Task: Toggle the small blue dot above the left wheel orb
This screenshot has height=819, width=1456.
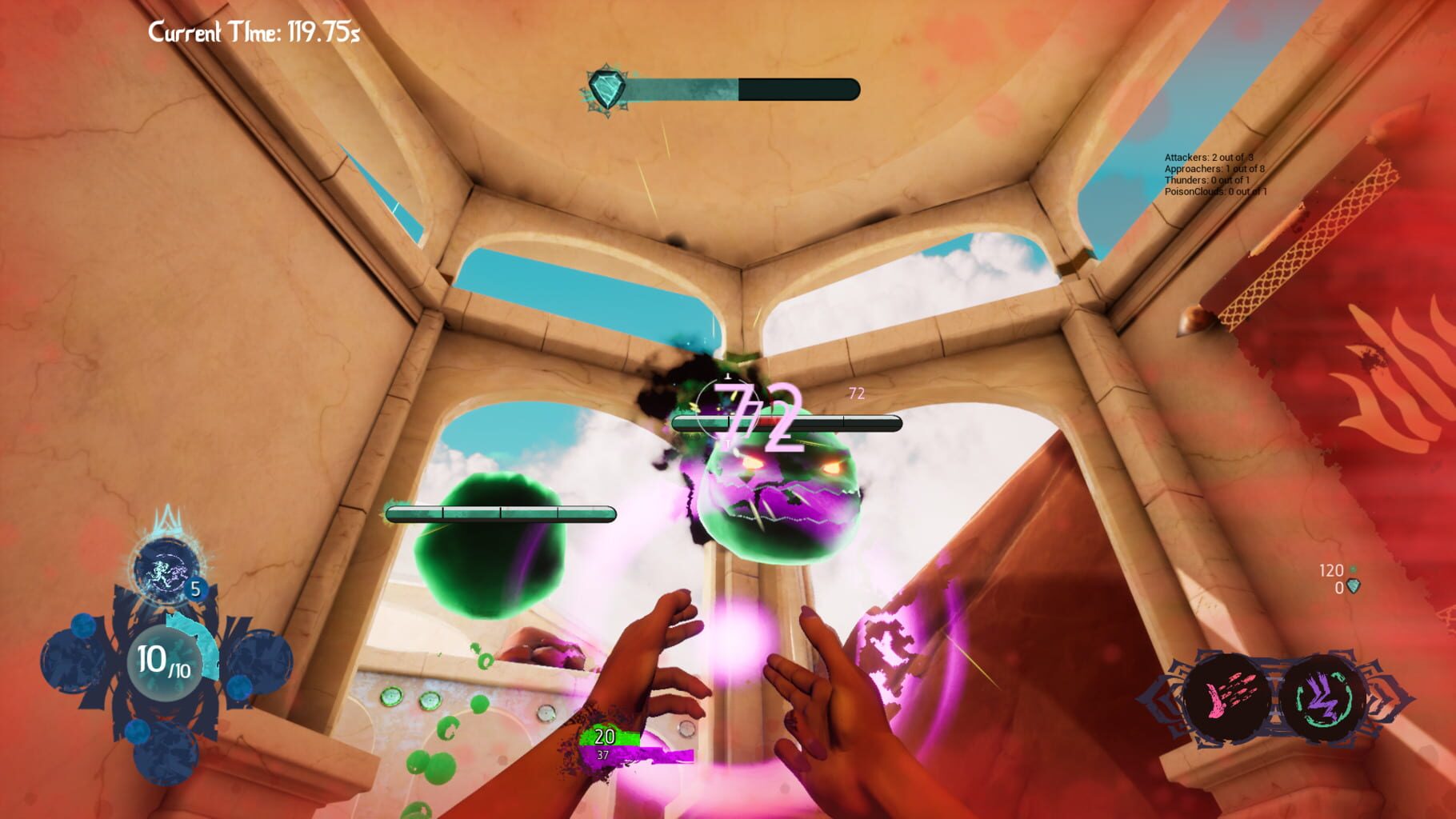Action: [x=84, y=625]
